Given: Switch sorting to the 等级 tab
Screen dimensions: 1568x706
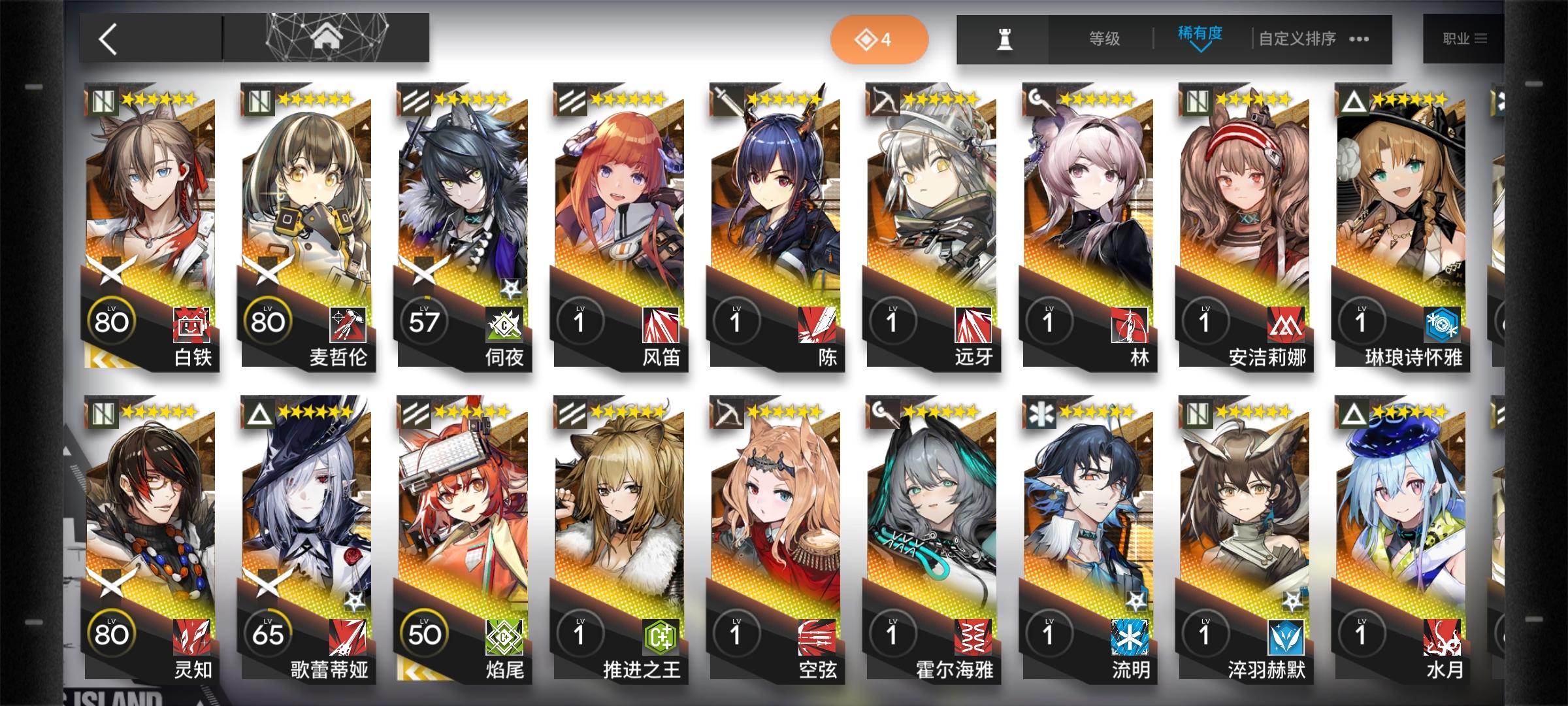Looking at the screenshot, I should point(1104,39).
